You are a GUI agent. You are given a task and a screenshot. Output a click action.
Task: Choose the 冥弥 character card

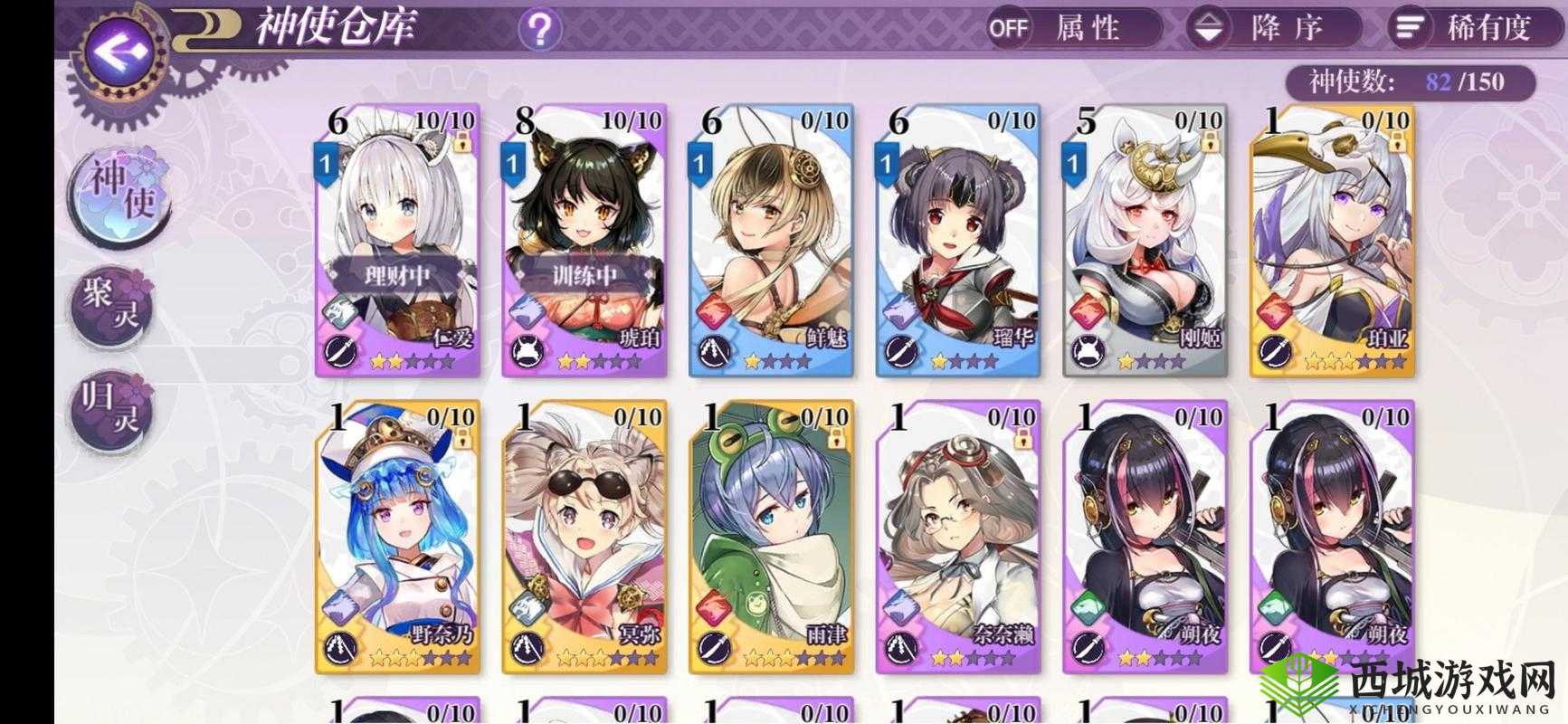pos(584,537)
